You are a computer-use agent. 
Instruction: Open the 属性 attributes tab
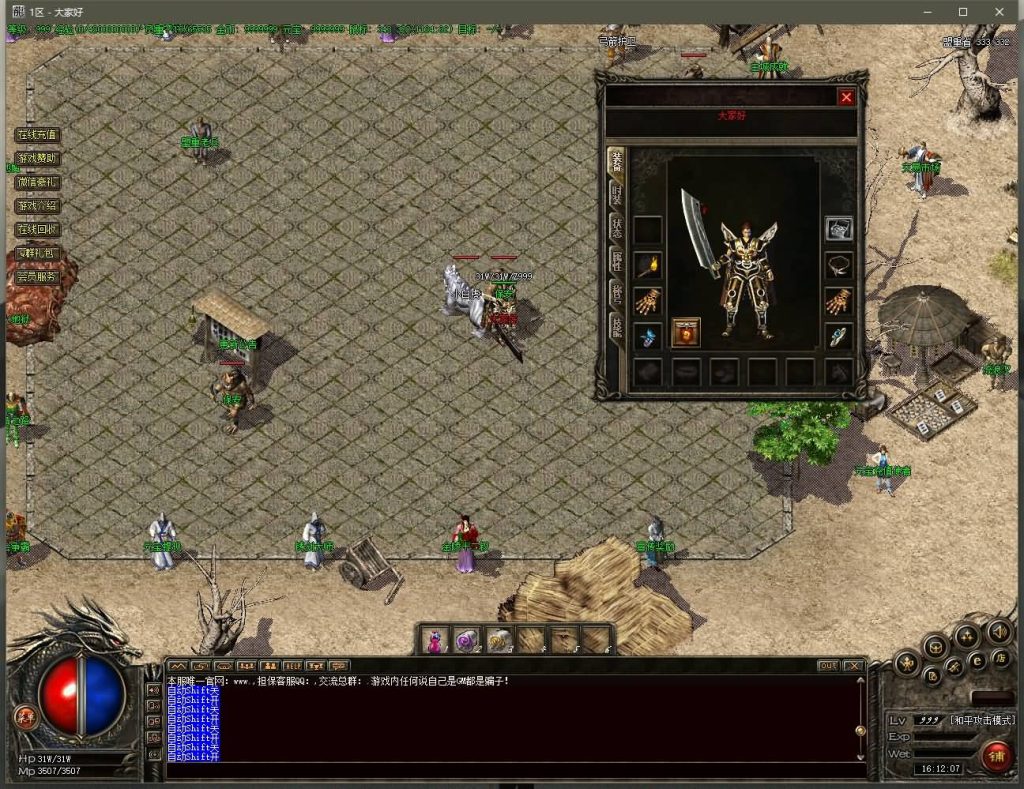coord(617,261)
